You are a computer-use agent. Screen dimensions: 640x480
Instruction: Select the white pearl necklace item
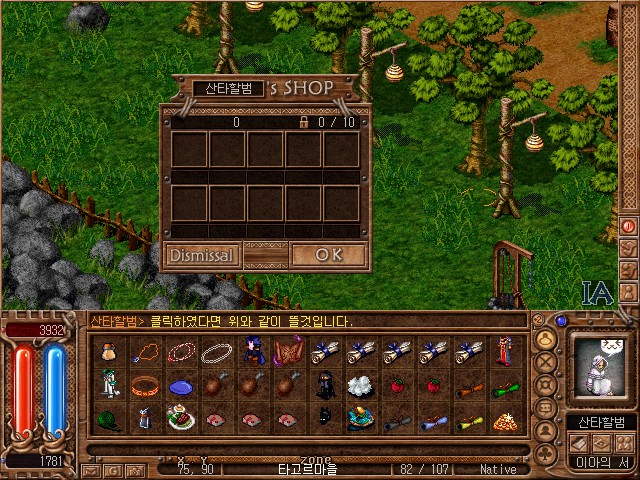pyautogui.click(x=216, y=352)
